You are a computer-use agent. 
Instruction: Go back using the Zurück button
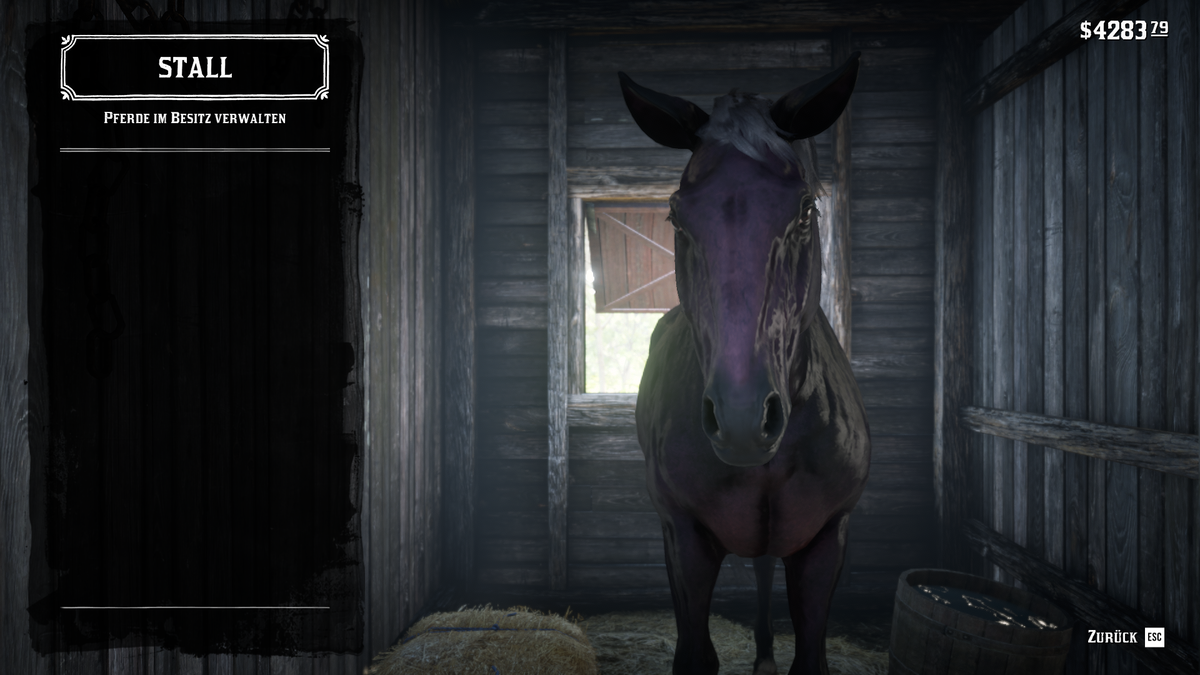pos(1125,637)
